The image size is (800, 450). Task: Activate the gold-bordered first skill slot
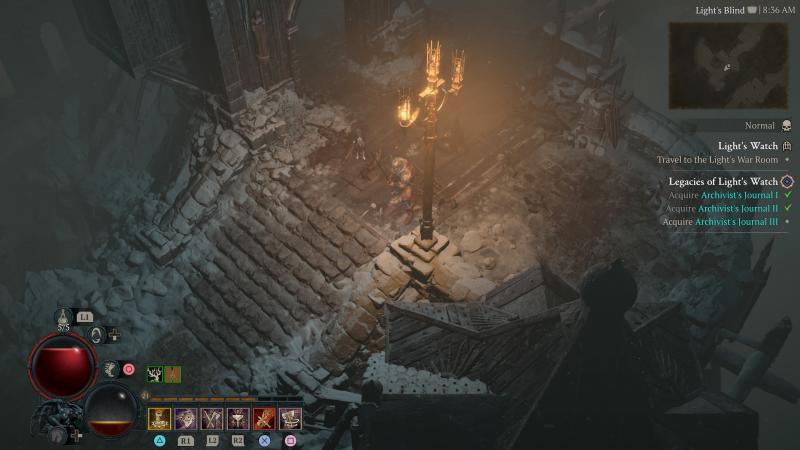pyautogui.click(x=159, y=418)
